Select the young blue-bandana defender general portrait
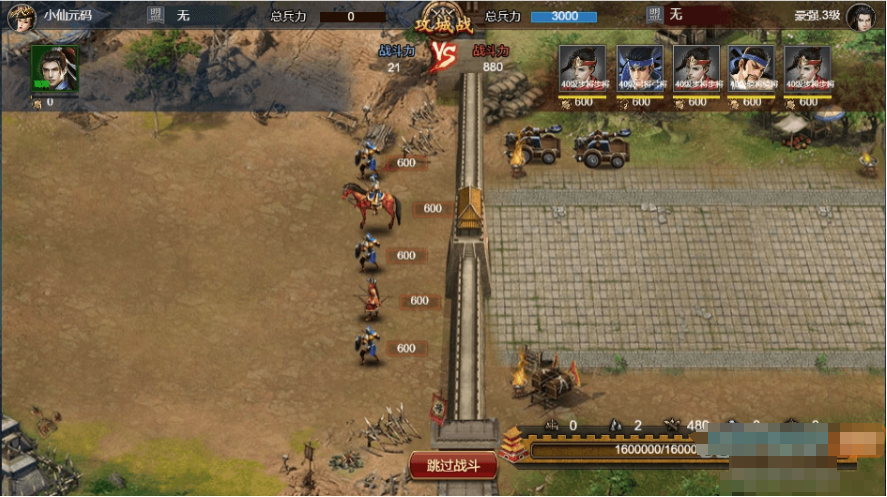 pyautogui.click(x=639, y=69)
